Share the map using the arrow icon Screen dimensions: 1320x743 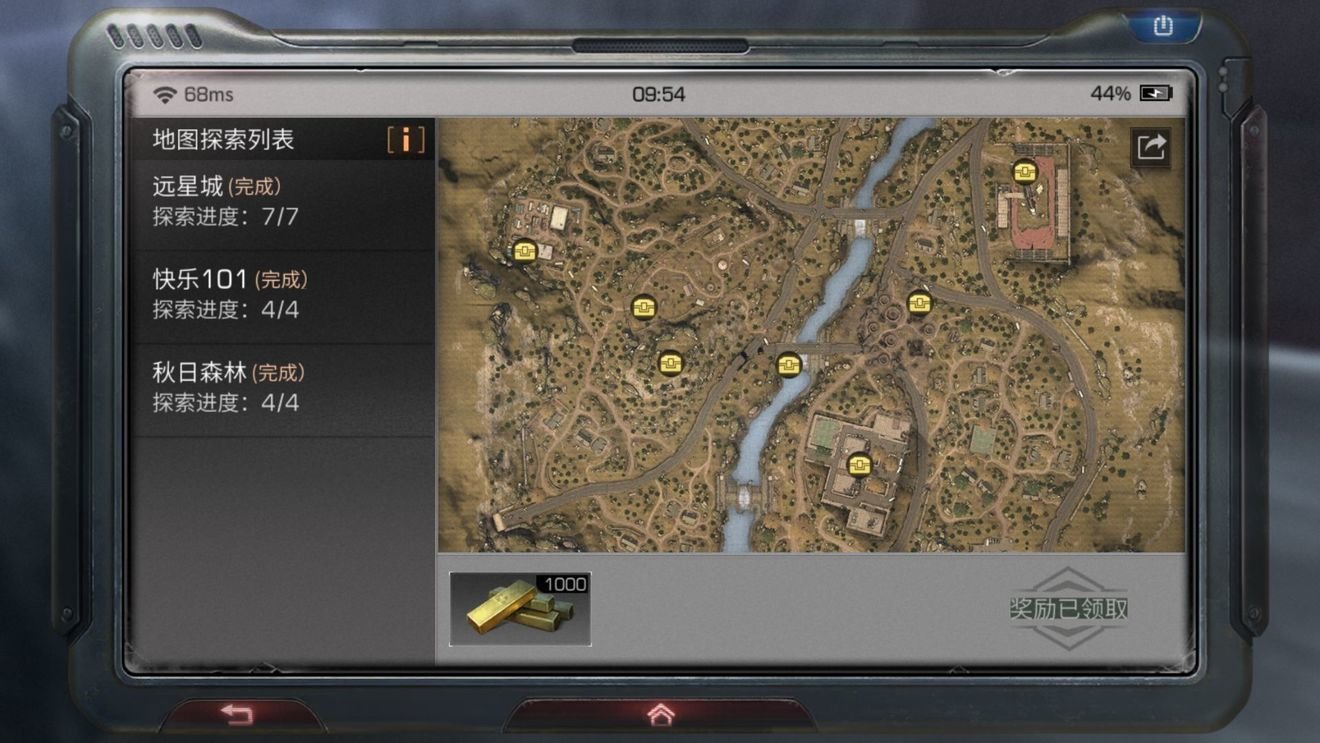[x=1151, y=147]
